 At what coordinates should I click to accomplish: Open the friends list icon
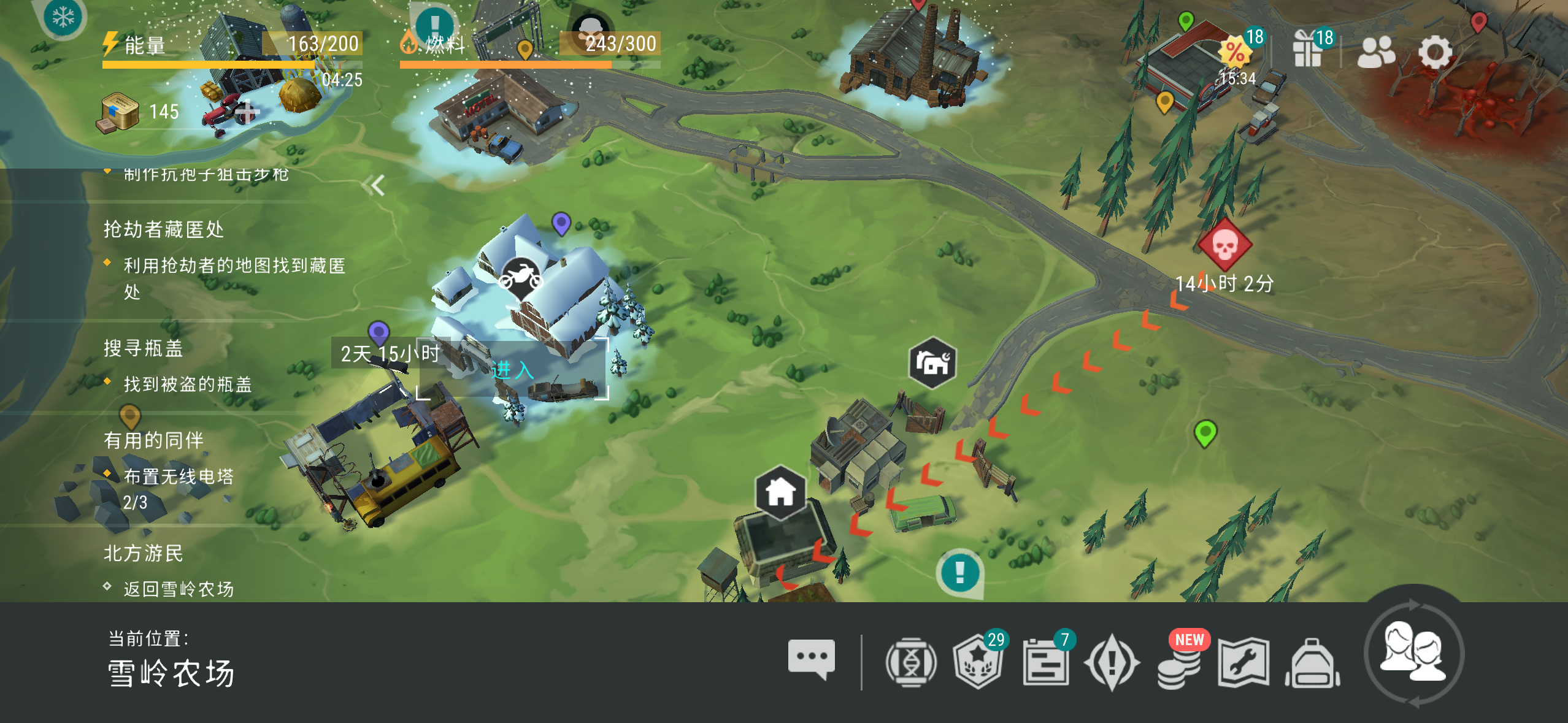pos(1375,52)
